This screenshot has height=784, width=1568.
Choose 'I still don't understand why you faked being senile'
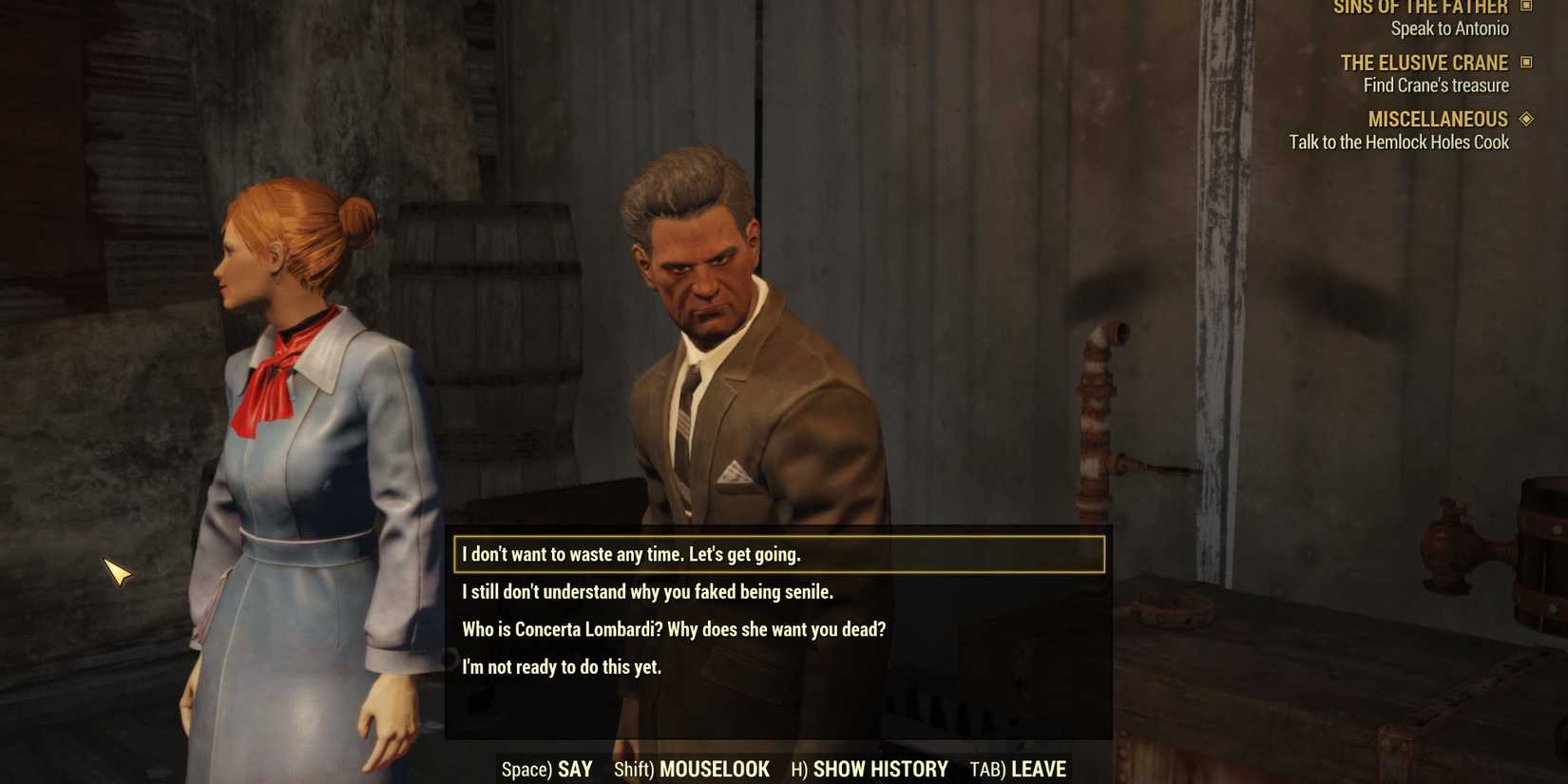click(x=647, y=591)
